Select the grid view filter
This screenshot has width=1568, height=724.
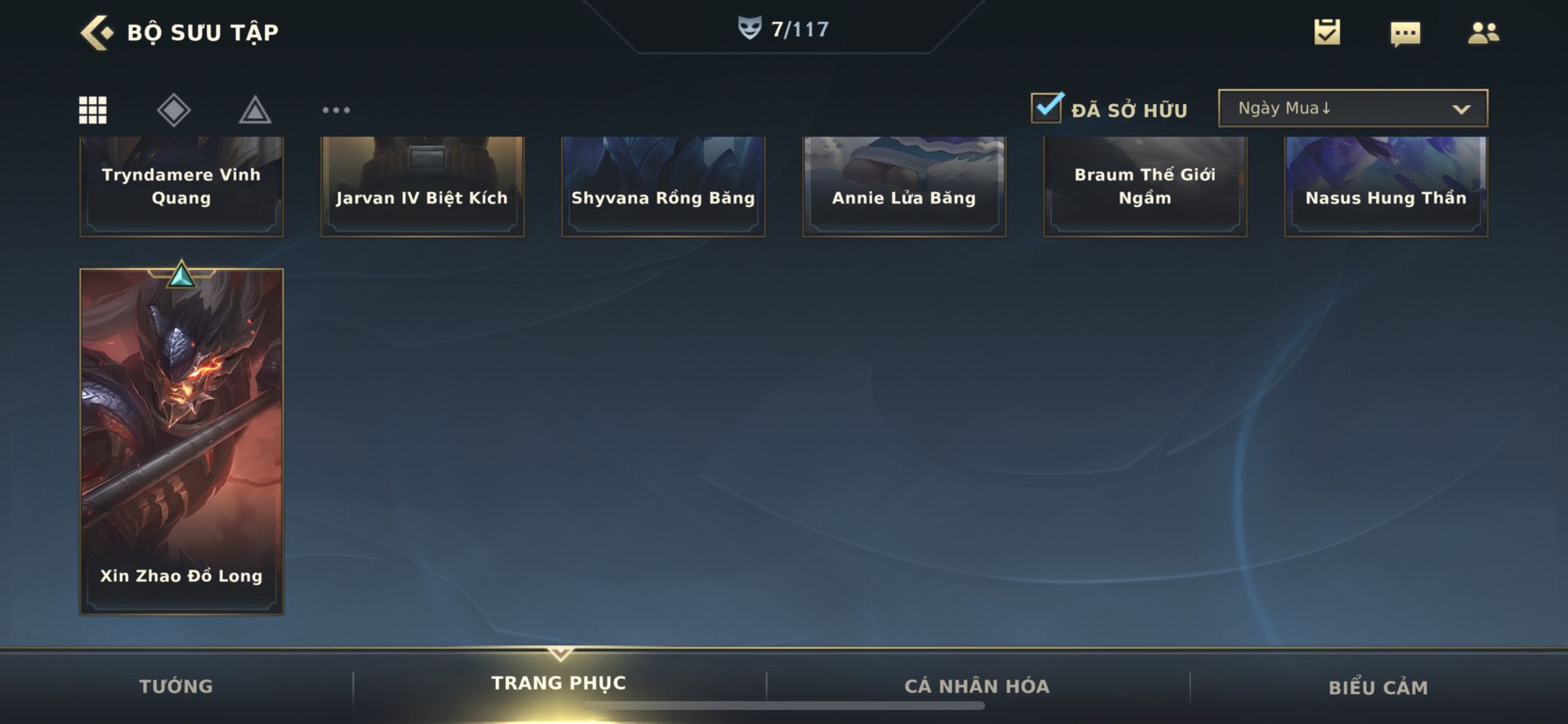pos(93,110)
